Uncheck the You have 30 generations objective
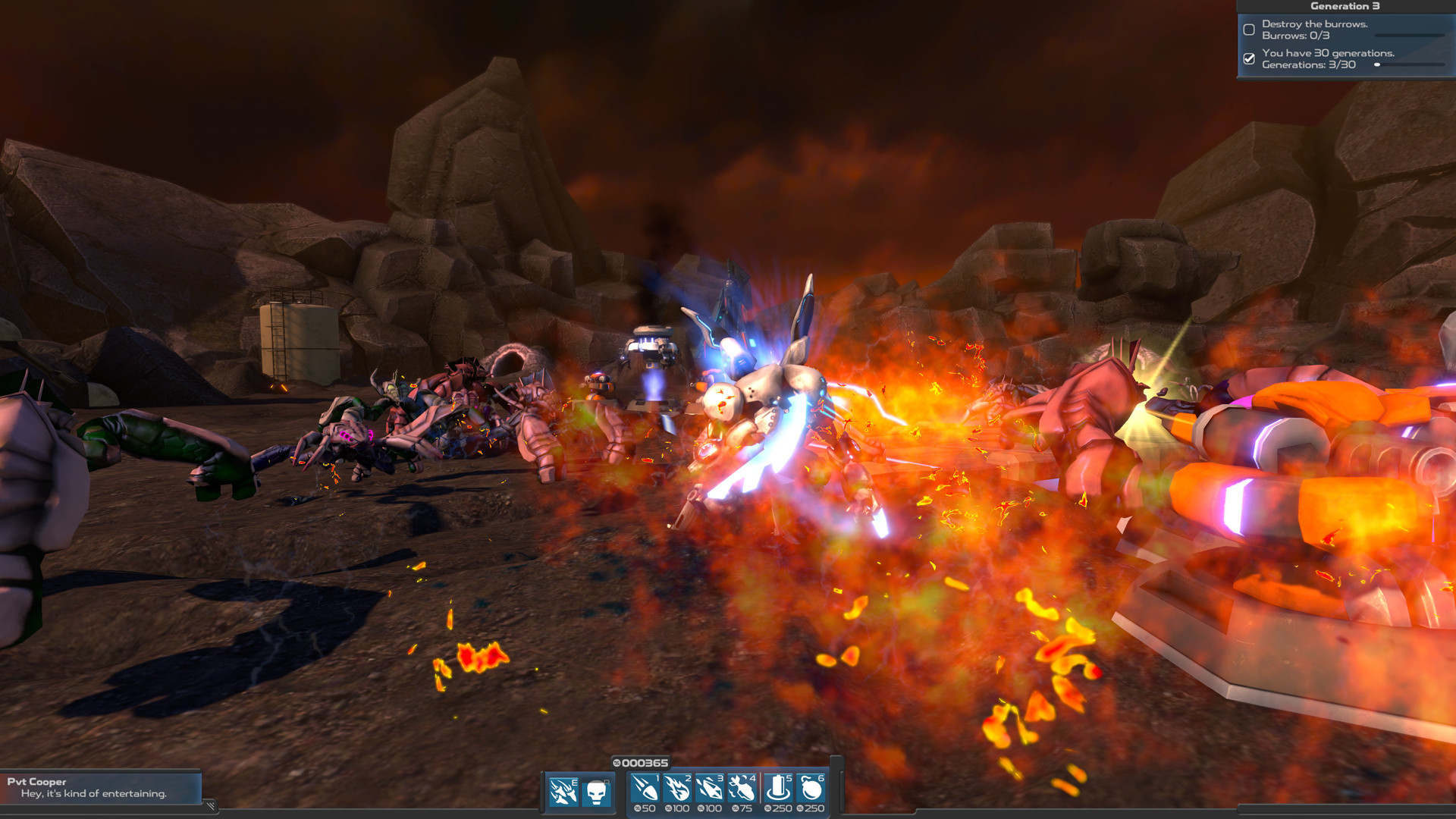The image size is (1456, 819). click(1249, 58)
